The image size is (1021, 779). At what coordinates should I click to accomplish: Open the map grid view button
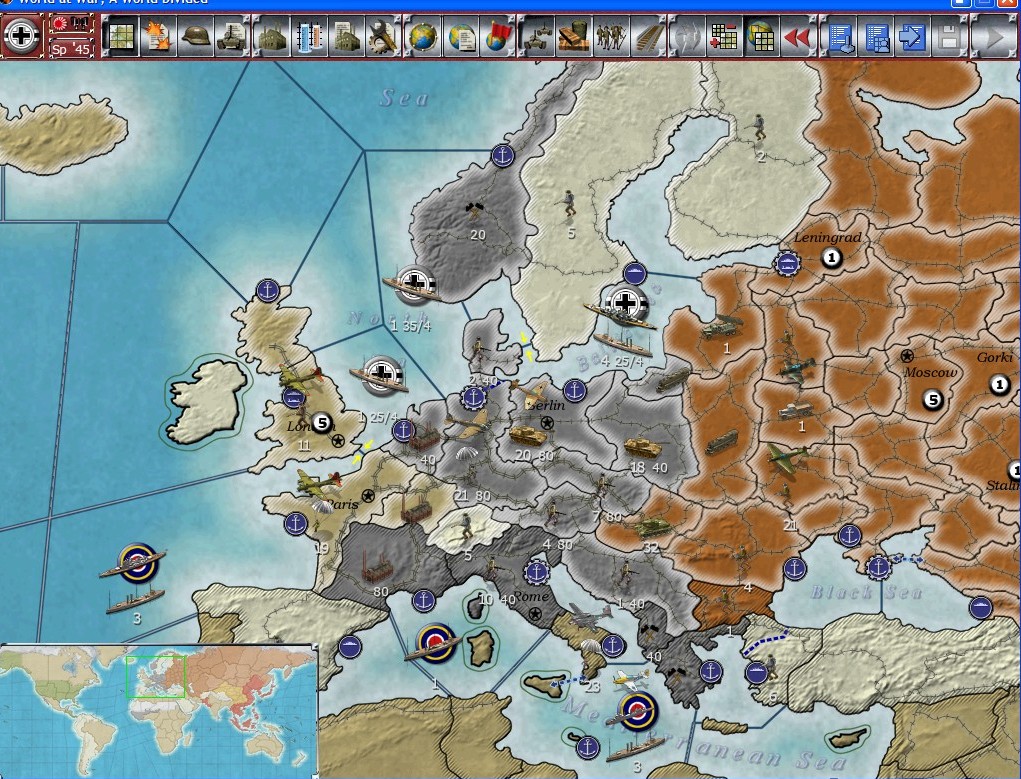(122, 37)
